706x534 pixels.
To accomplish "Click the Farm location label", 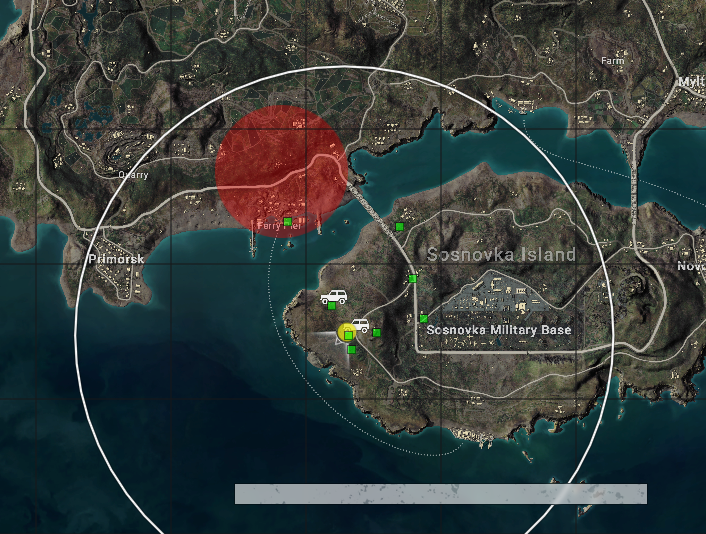I will tap(612, 61).
